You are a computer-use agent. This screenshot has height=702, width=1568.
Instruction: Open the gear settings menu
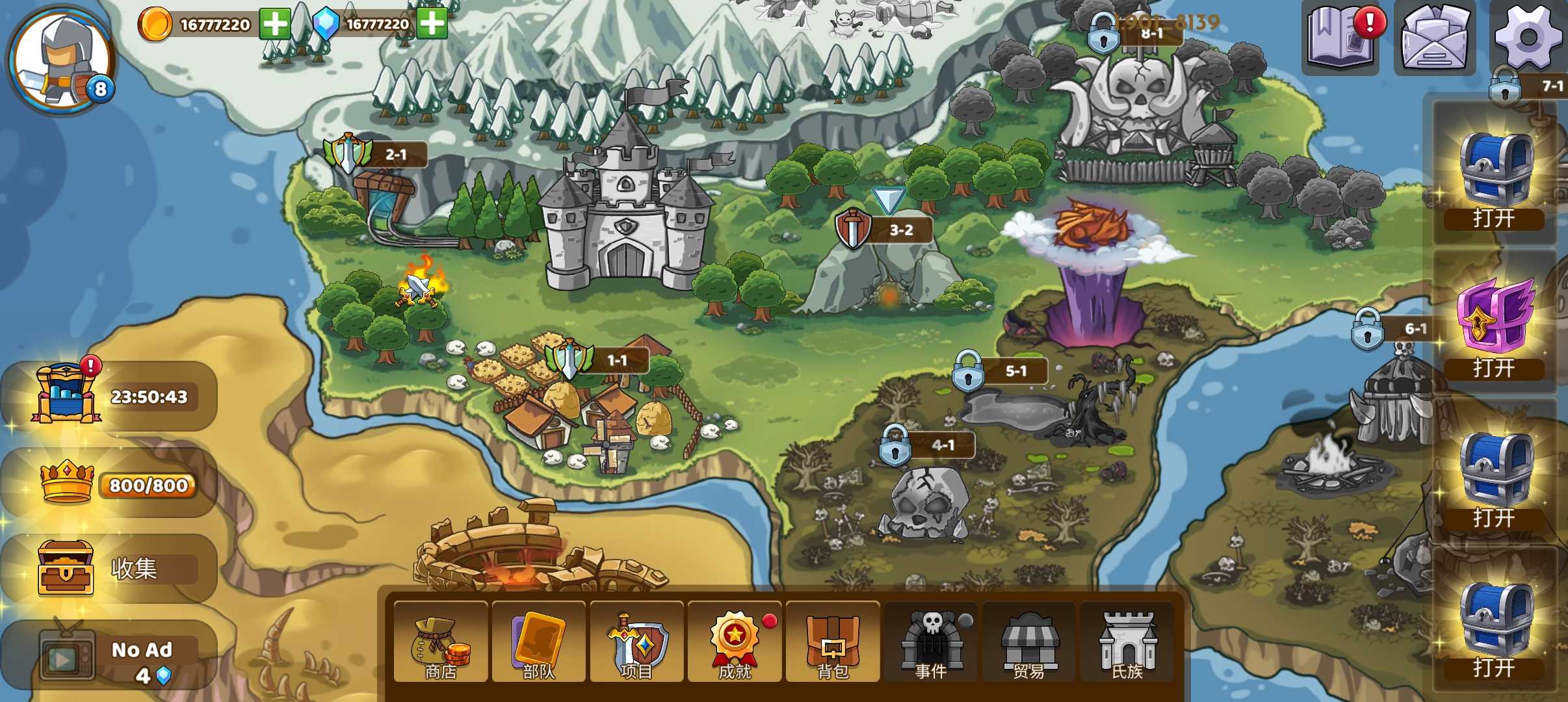pyautogui.click(x=1528, y=36)
